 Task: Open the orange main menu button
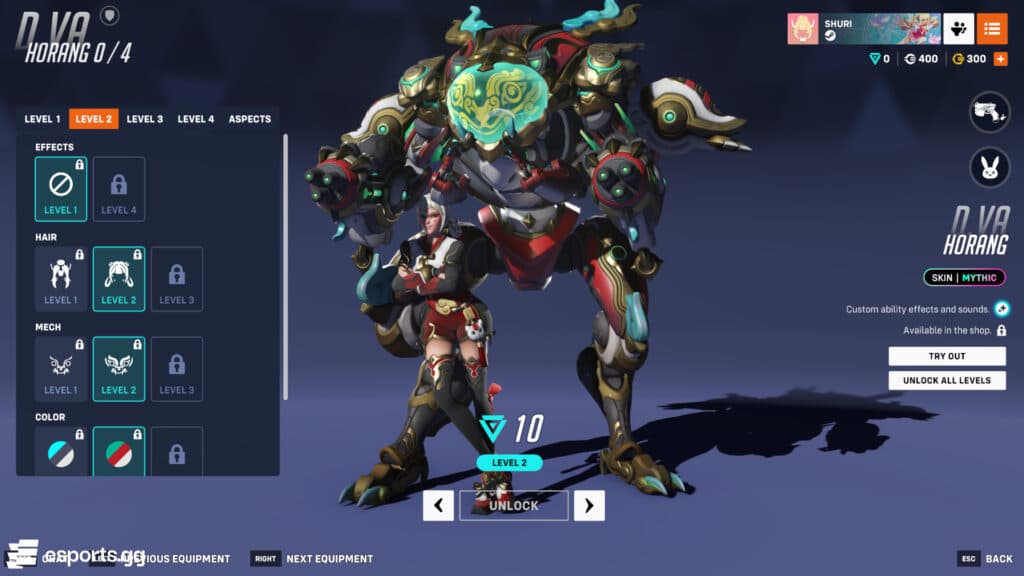click(x=992, y=29)
